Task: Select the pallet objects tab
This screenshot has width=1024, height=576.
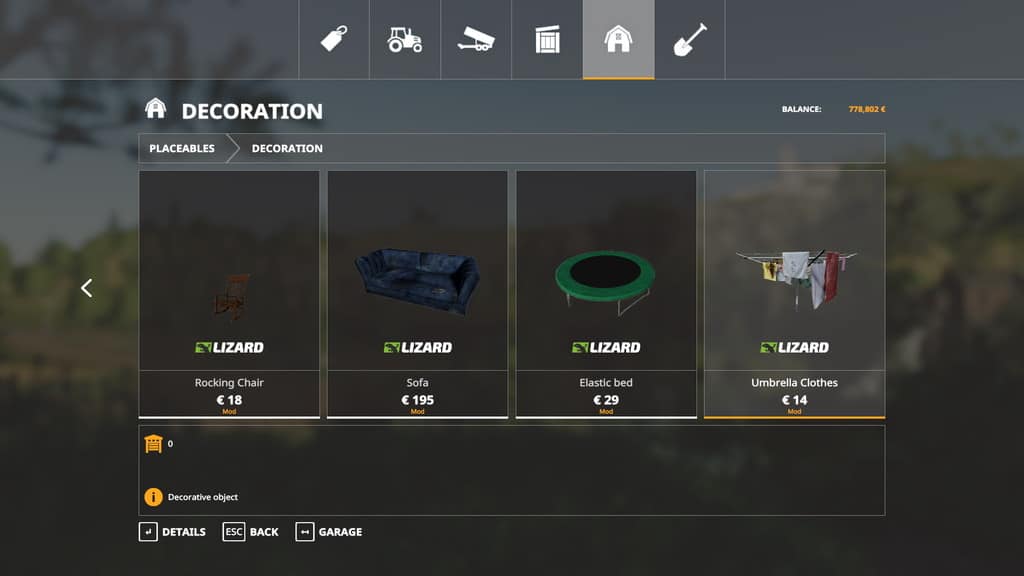Action: (x=547, y=39)
